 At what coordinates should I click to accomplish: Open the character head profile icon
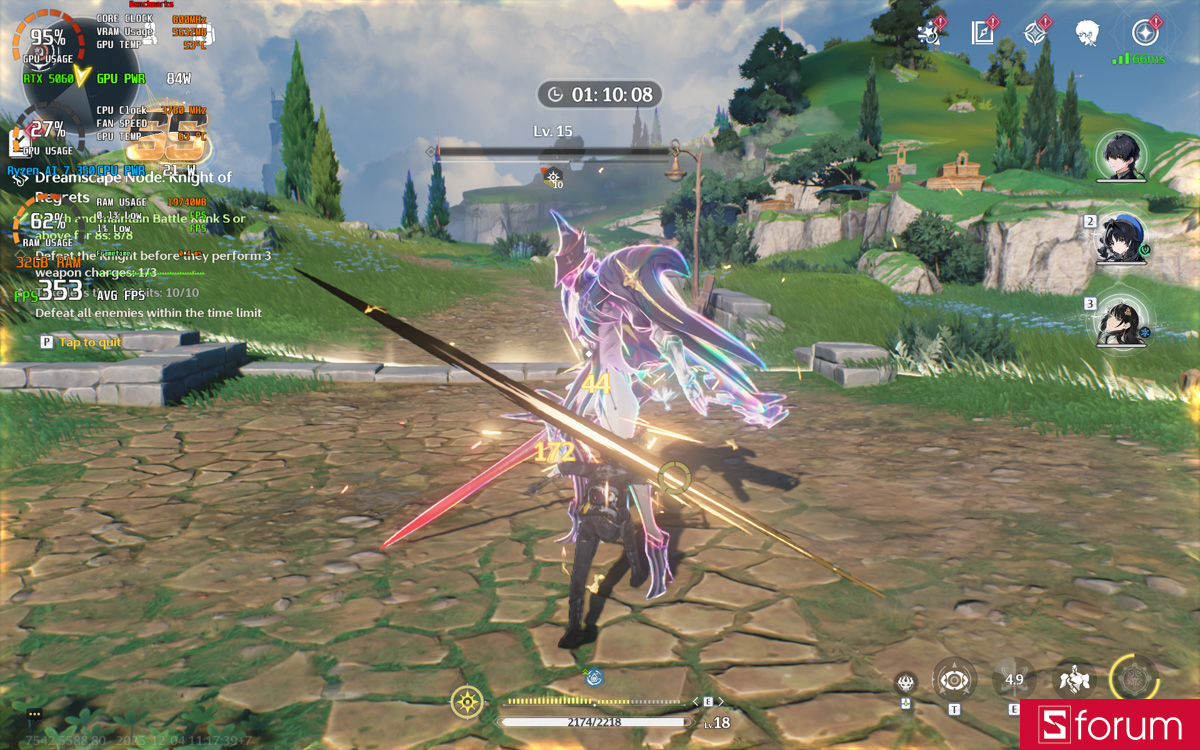tap(1087, 32)
